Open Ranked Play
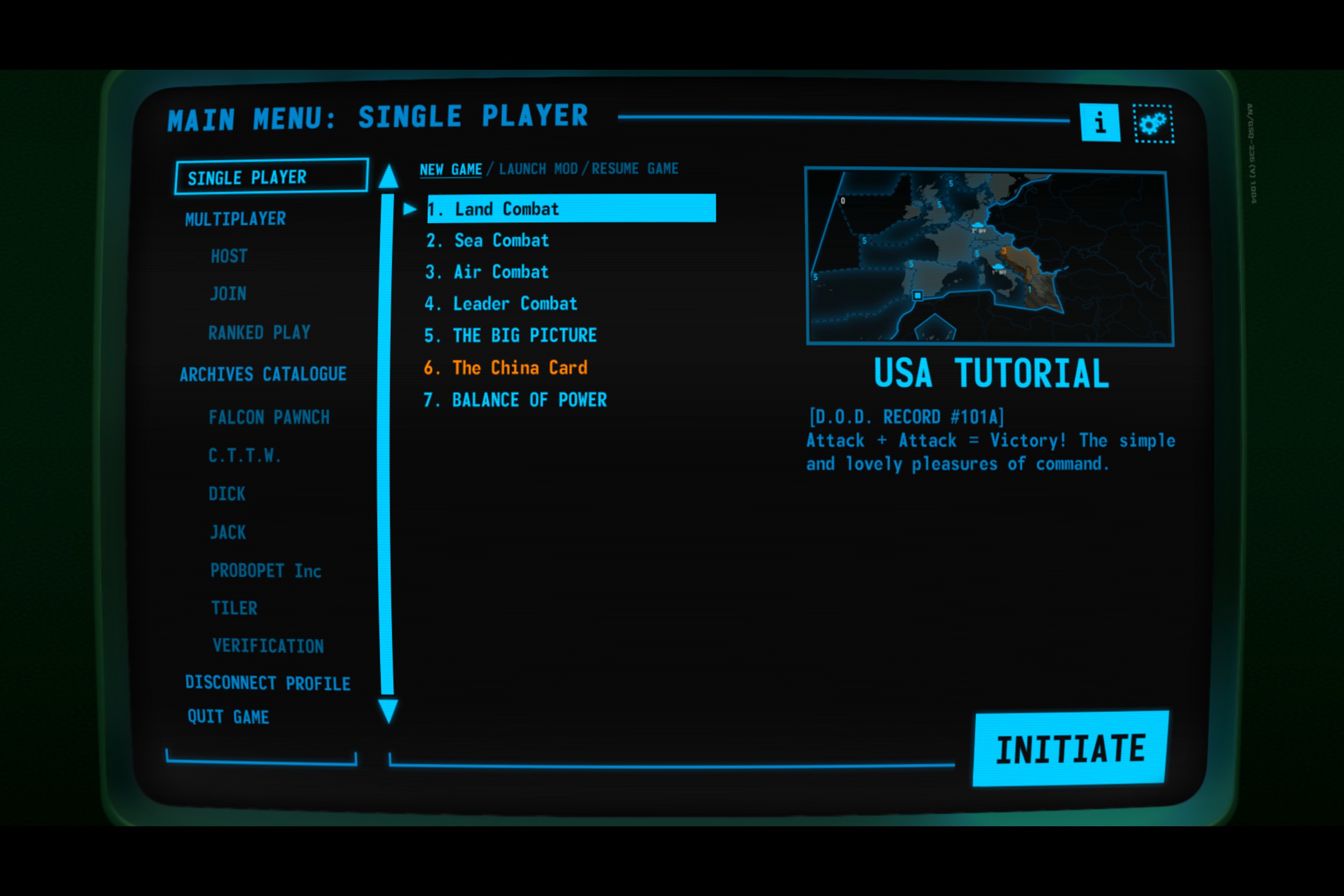 tap(259, 332)
